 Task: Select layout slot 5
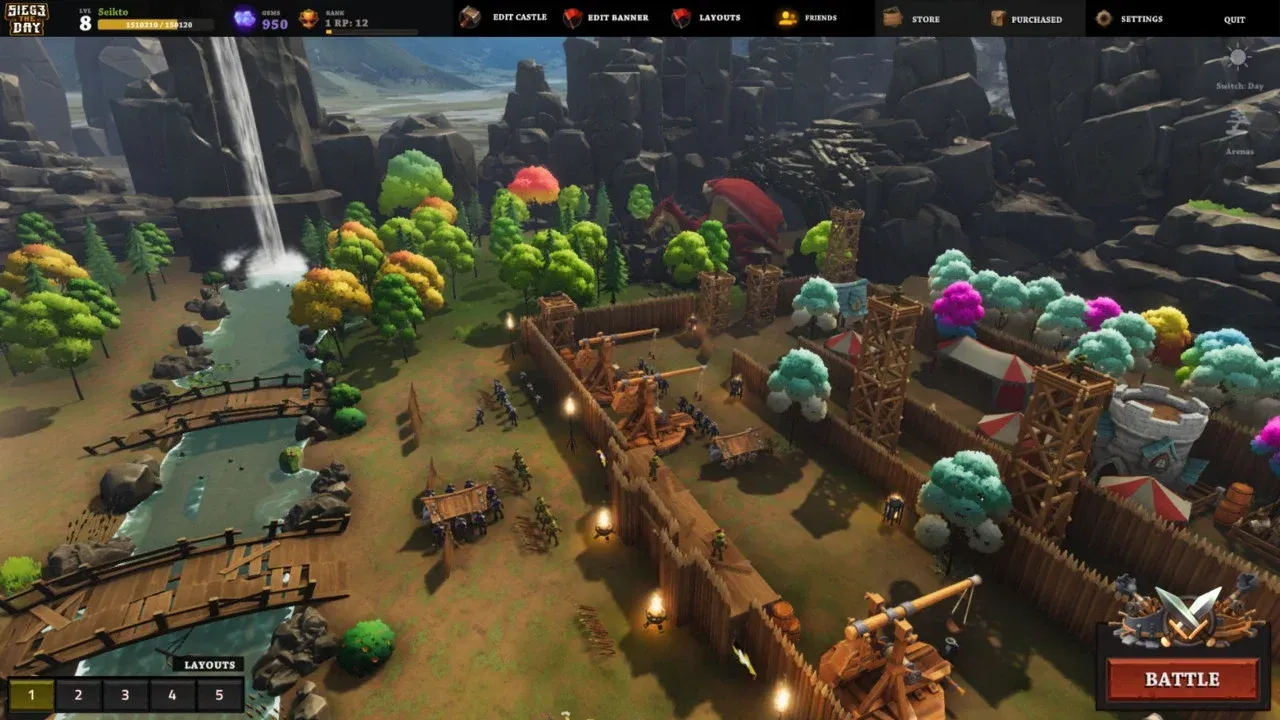coord(220,694)
